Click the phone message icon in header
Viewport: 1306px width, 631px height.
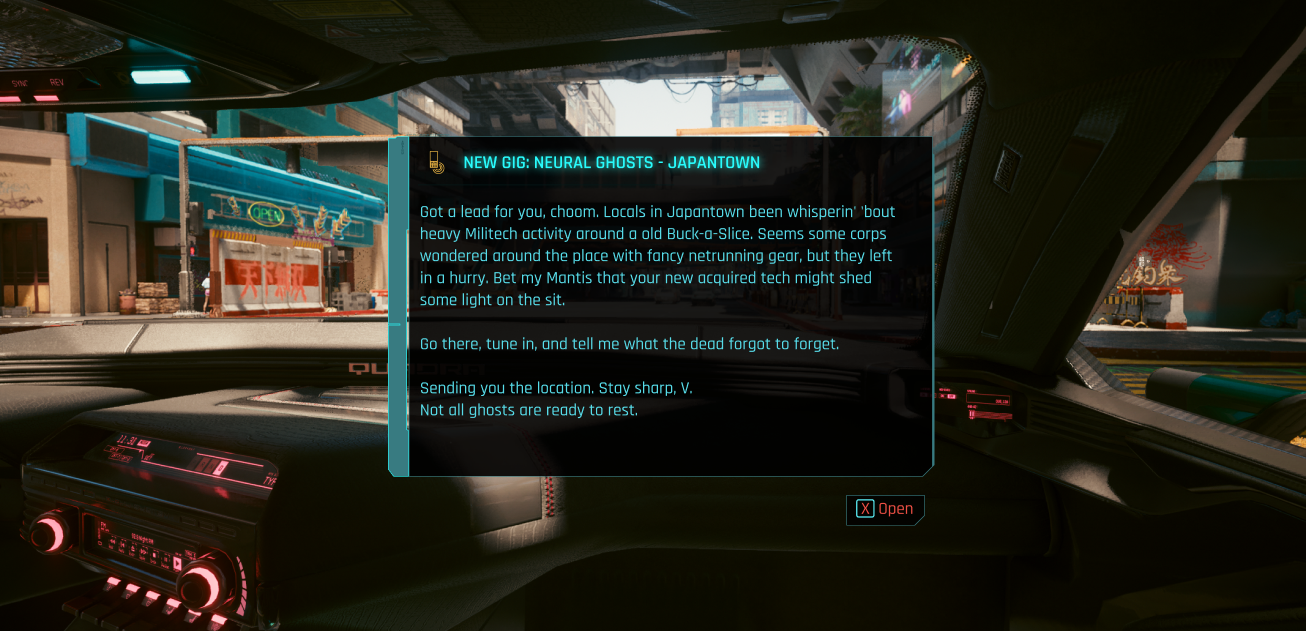[435, 162]
